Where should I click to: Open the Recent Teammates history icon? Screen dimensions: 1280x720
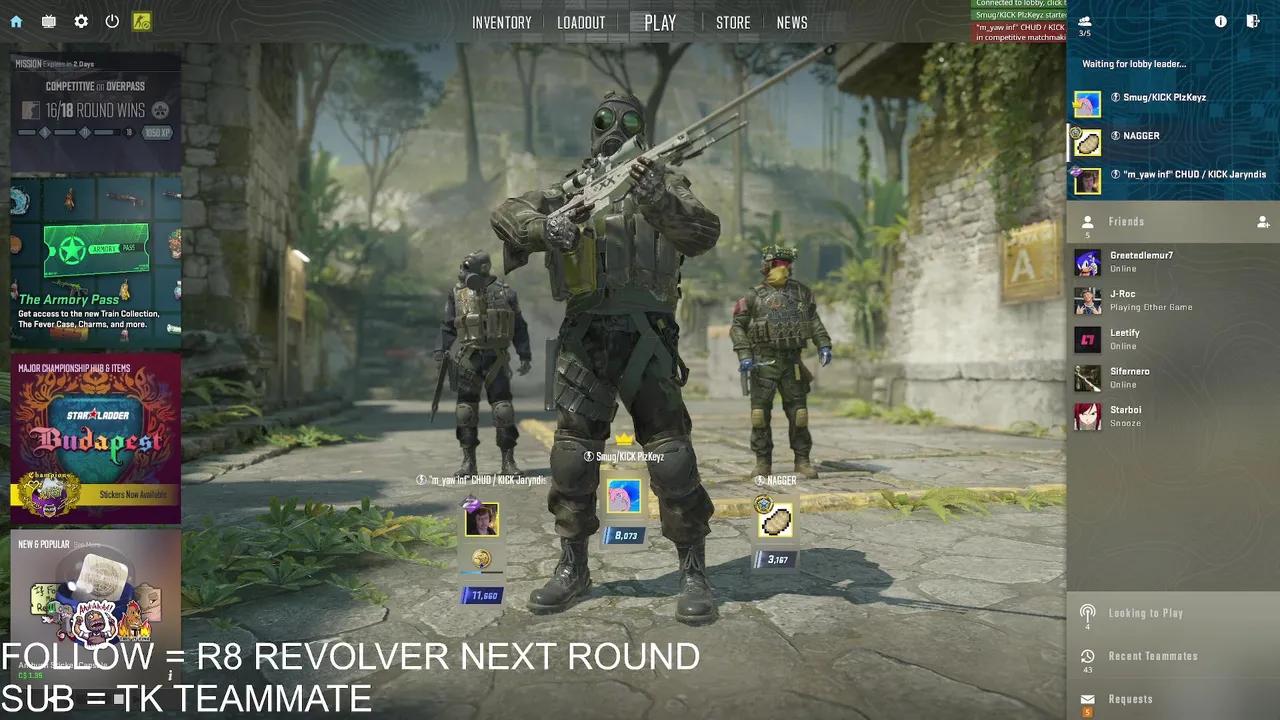[x=1086, y=655]
